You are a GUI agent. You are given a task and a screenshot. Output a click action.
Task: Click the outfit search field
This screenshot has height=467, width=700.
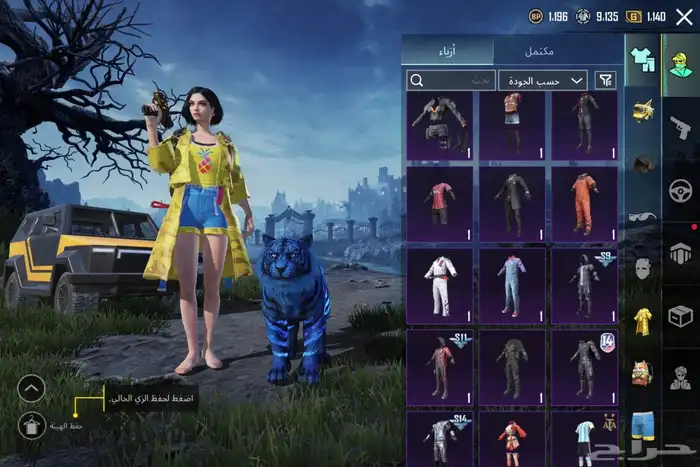451,80
